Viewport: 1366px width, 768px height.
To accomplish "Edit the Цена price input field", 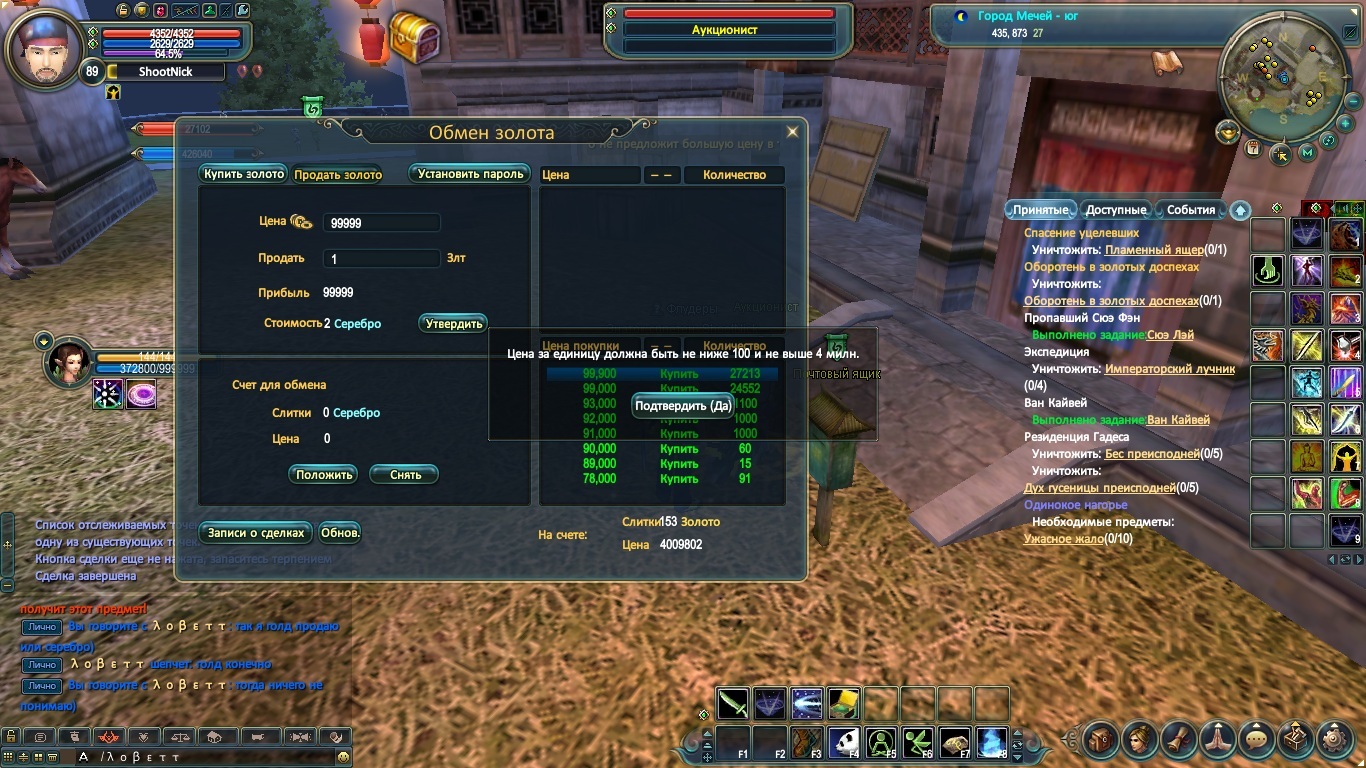I will [x=381, y=223].
